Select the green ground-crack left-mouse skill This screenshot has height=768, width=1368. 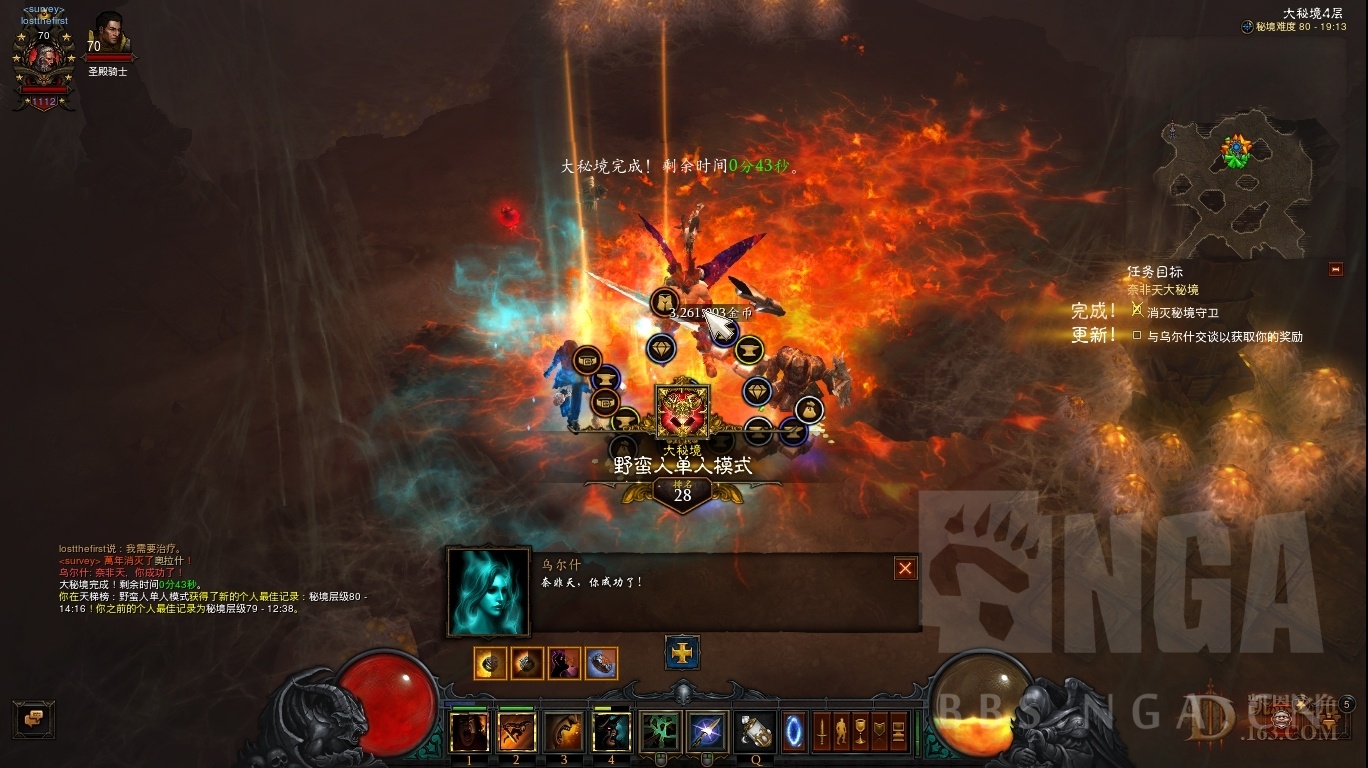[x=660, y=732]
